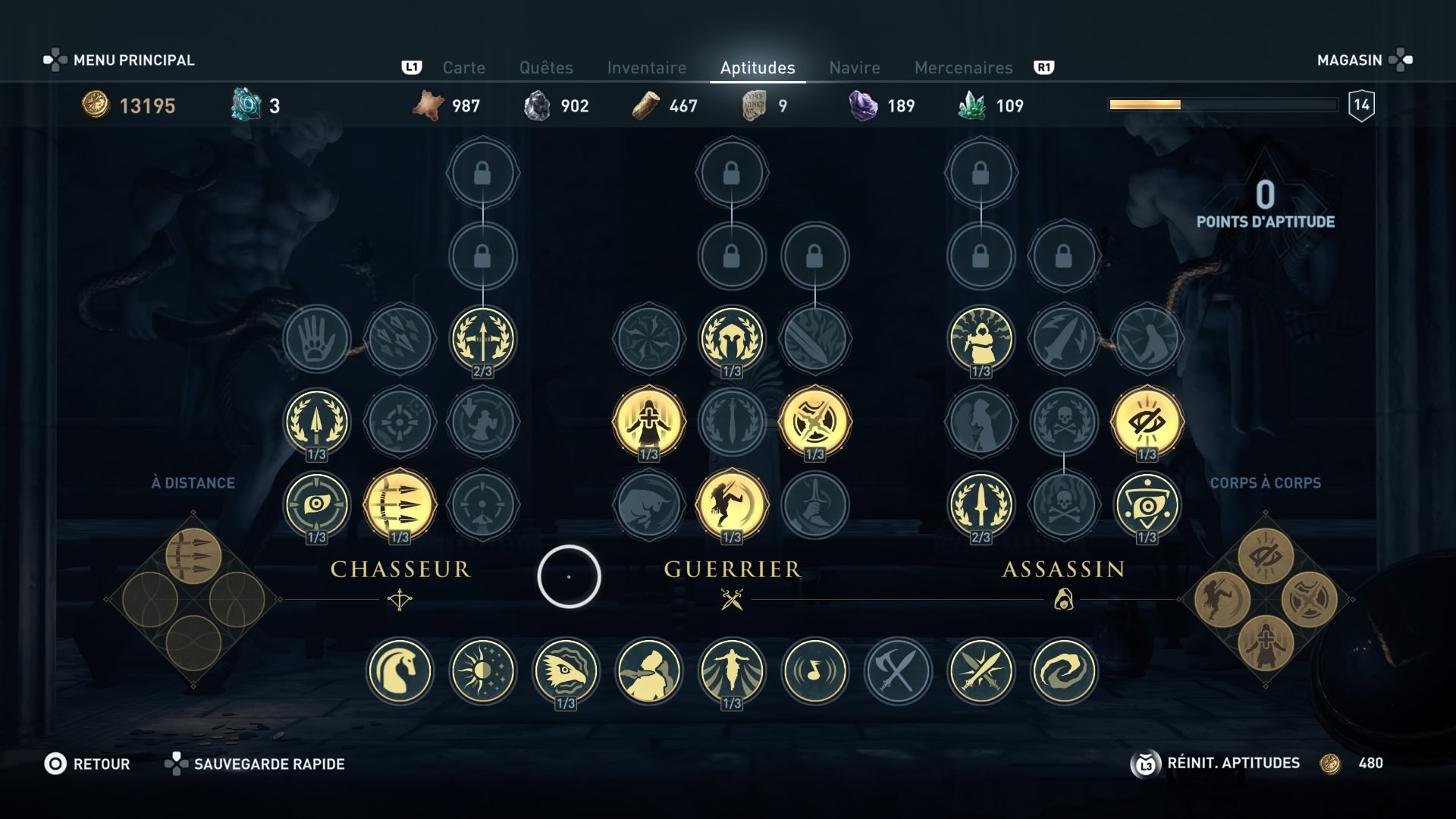Open the Mercenaires tab
The width and height of the screenshot is (1456, 819).
point(963,67)
